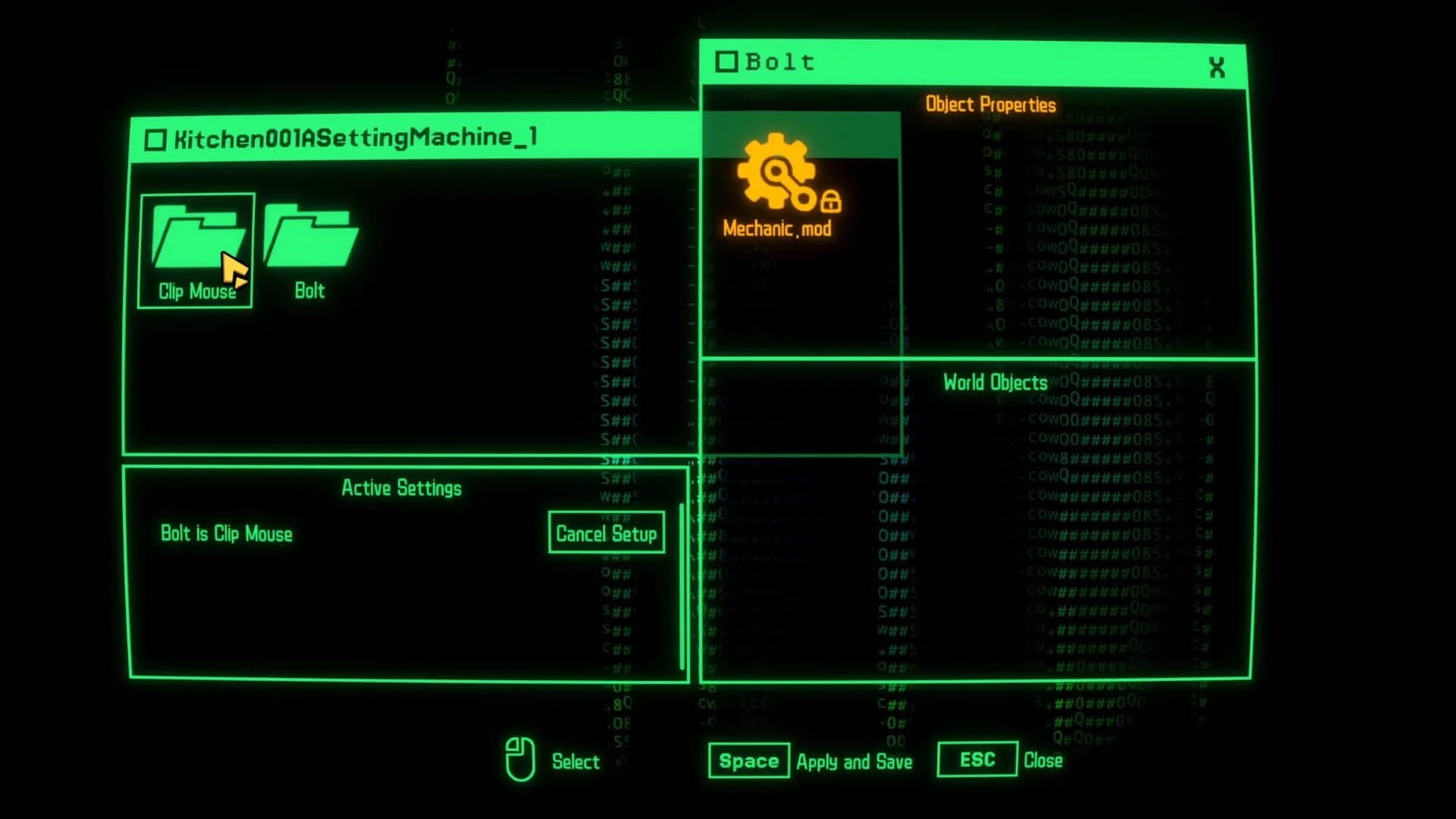Open the Bolt folder
Screen dimensions: 1456x819
[x=309, y=243]
